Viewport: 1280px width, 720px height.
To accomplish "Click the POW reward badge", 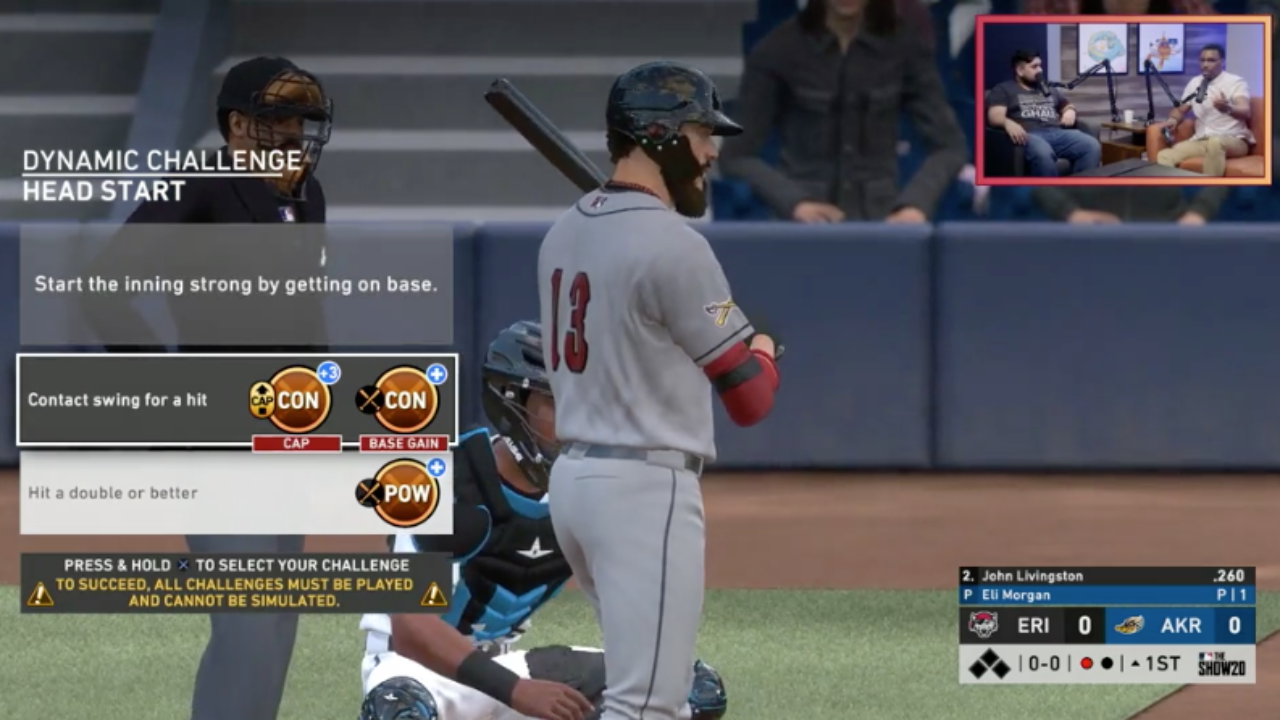I will point(405,493).
